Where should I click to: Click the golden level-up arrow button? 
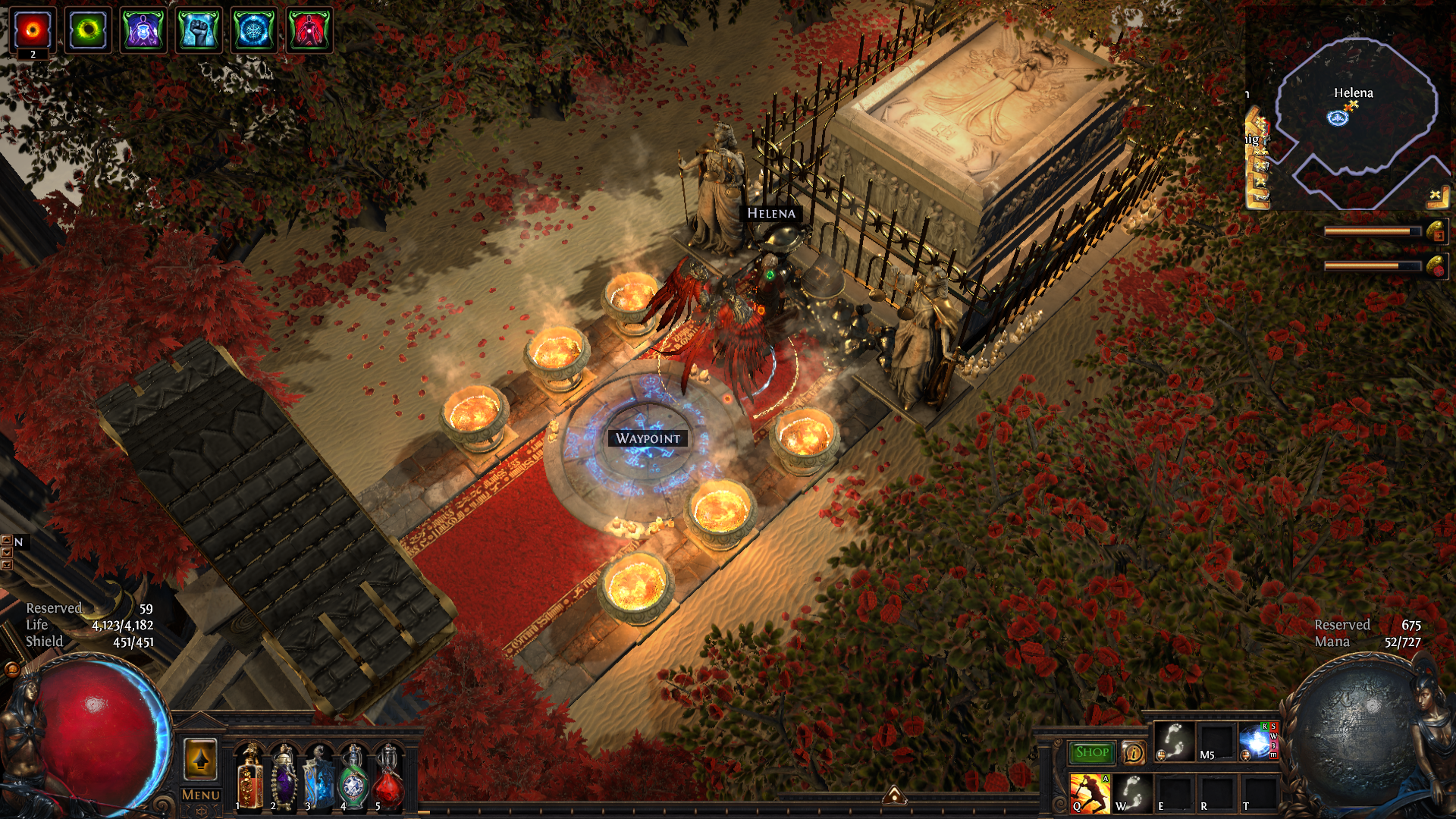pyautogui.click(x=201, y=759)
